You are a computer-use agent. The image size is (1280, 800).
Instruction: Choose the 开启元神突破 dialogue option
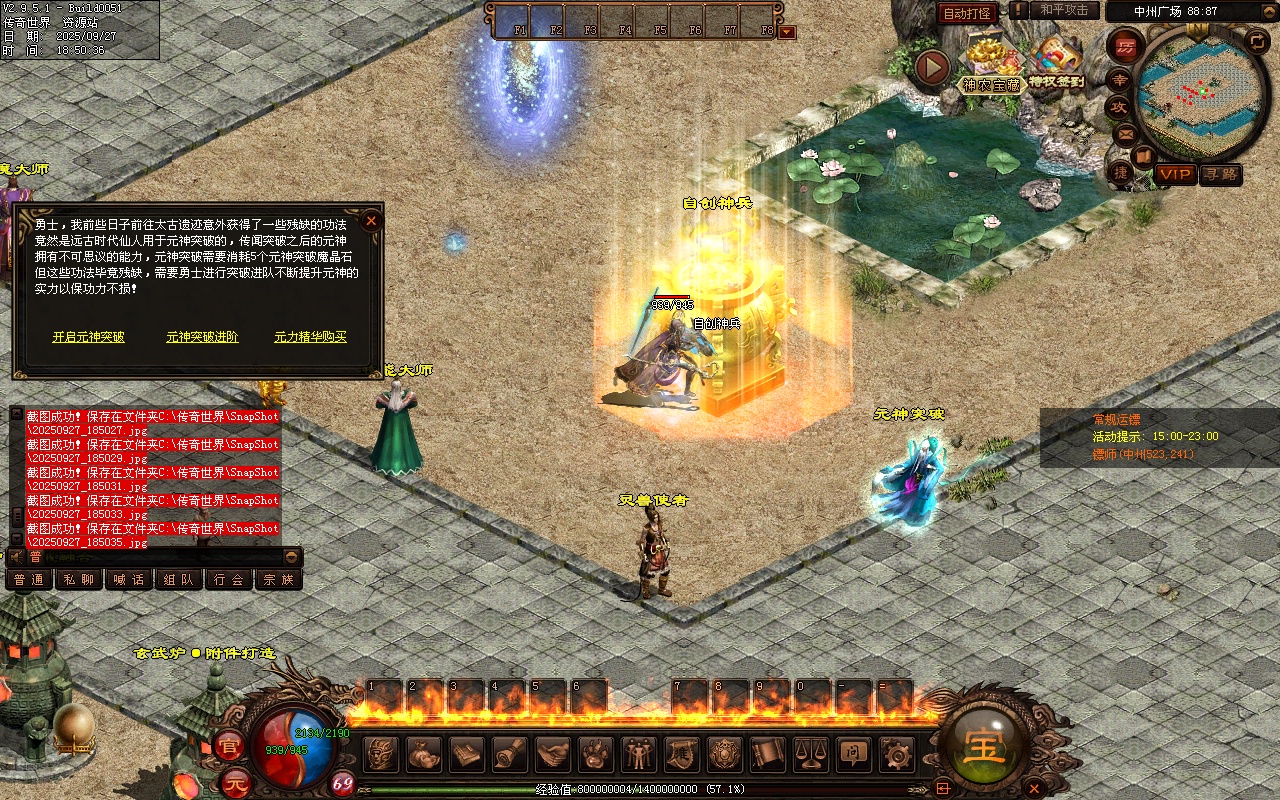(x=89, y=337)
